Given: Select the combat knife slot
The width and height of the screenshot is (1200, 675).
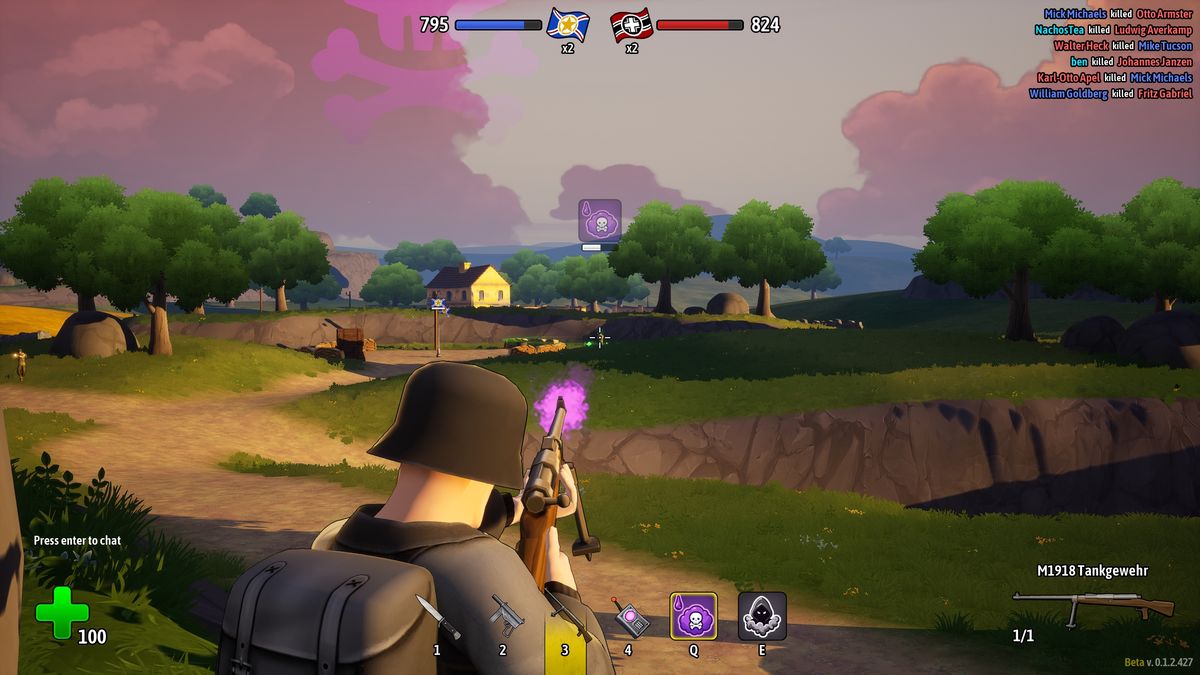Looking at the screenshot, I should [x=437, y=616].
